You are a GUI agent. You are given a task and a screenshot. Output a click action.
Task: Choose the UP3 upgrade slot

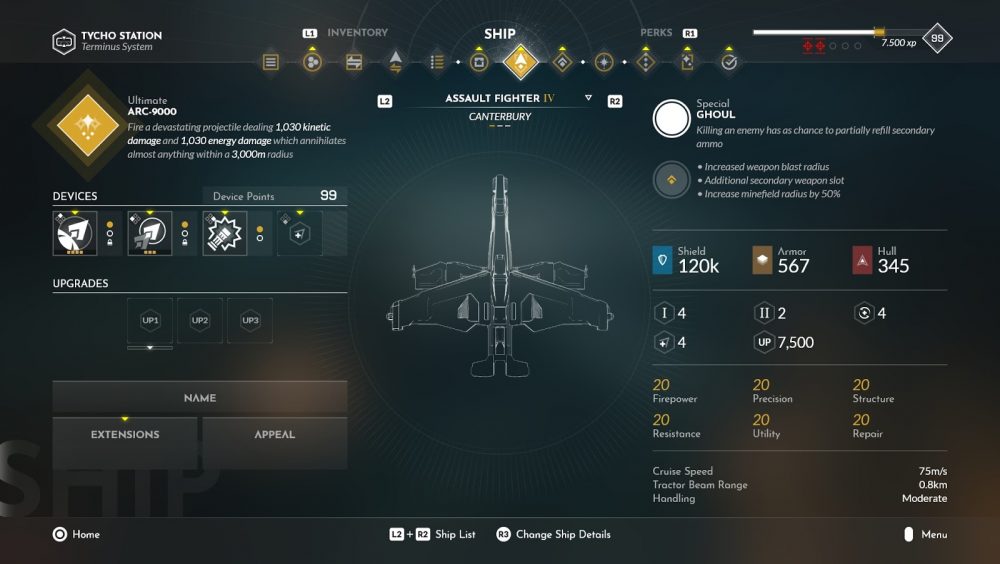[x=250, y=320]
